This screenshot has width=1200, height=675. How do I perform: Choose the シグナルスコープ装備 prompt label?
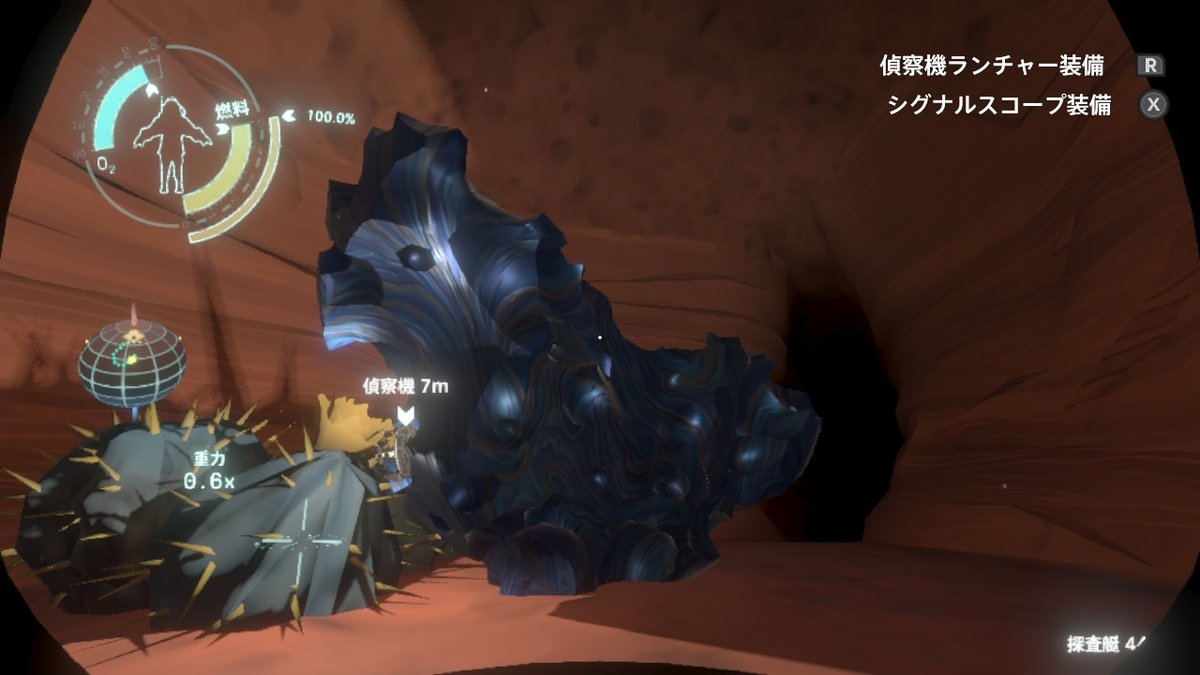coord(998,105)
